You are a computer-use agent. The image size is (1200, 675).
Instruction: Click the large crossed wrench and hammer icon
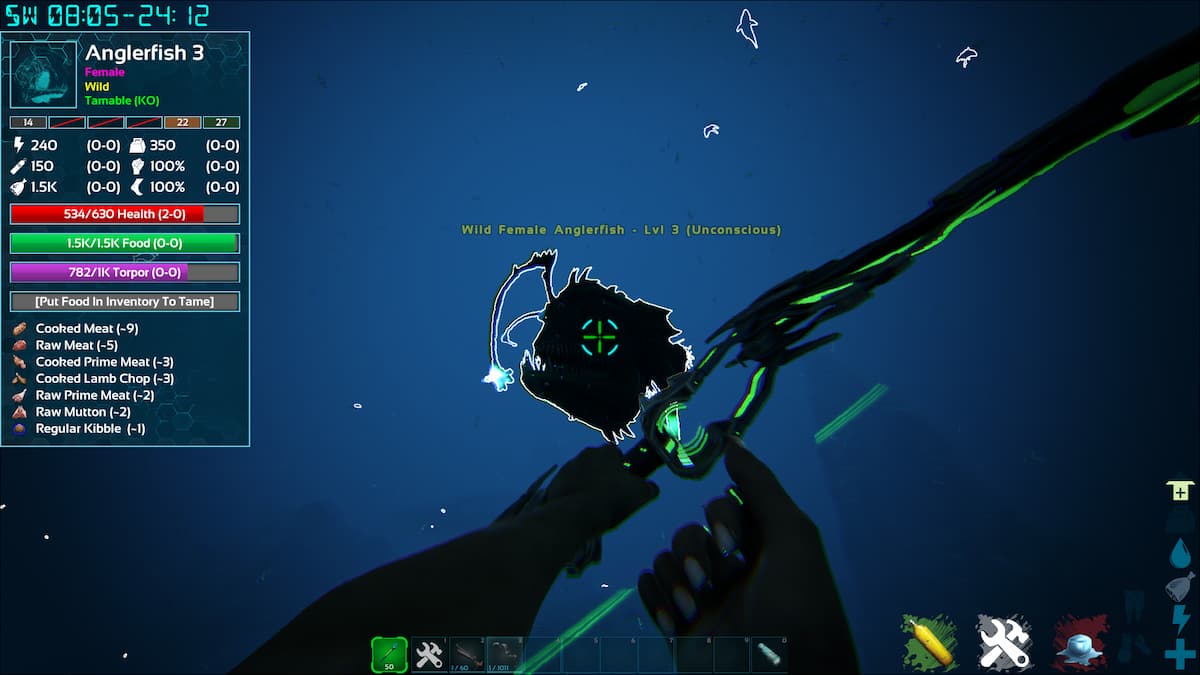click(x=1004, y=641)
